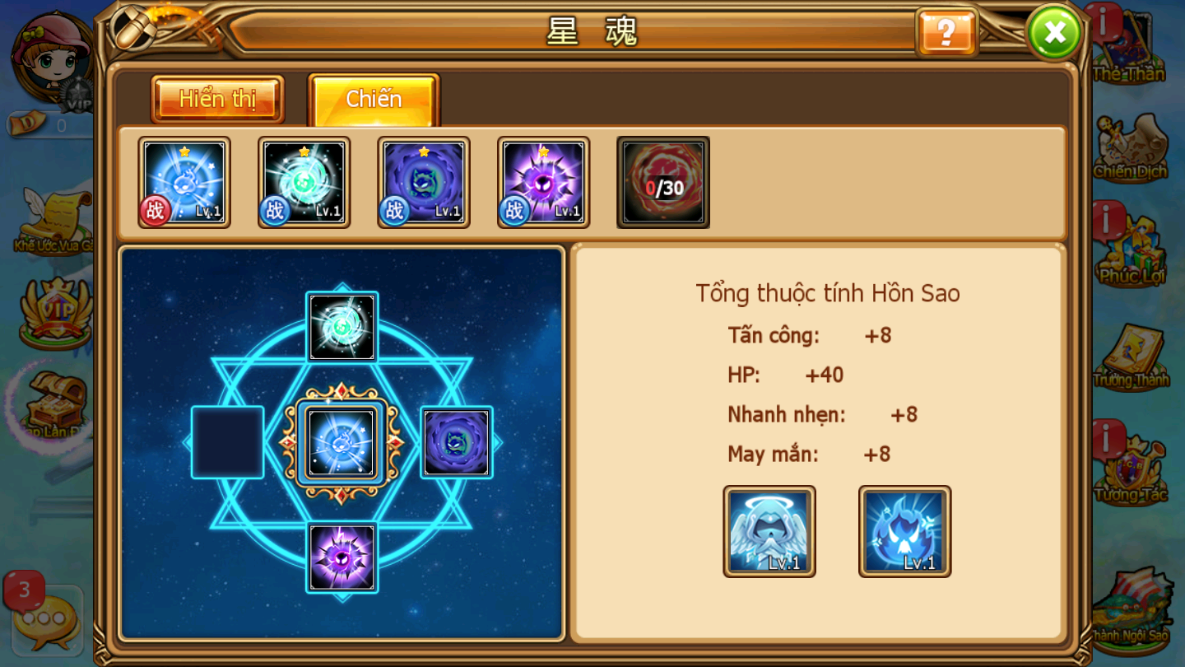1185x667 pixels.
Task: Select the top teal soul on the hexagram
Action: (342, 327)
